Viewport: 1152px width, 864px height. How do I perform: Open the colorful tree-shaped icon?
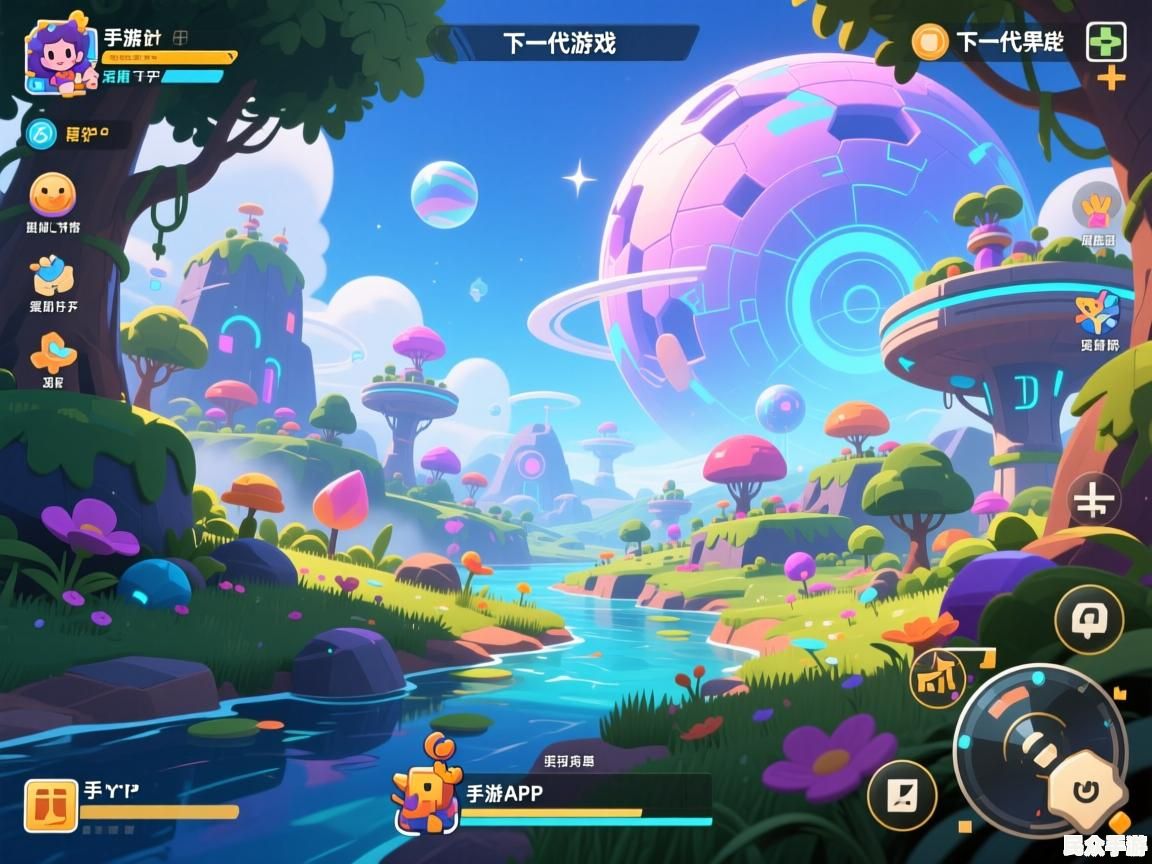coord(1098,312)
